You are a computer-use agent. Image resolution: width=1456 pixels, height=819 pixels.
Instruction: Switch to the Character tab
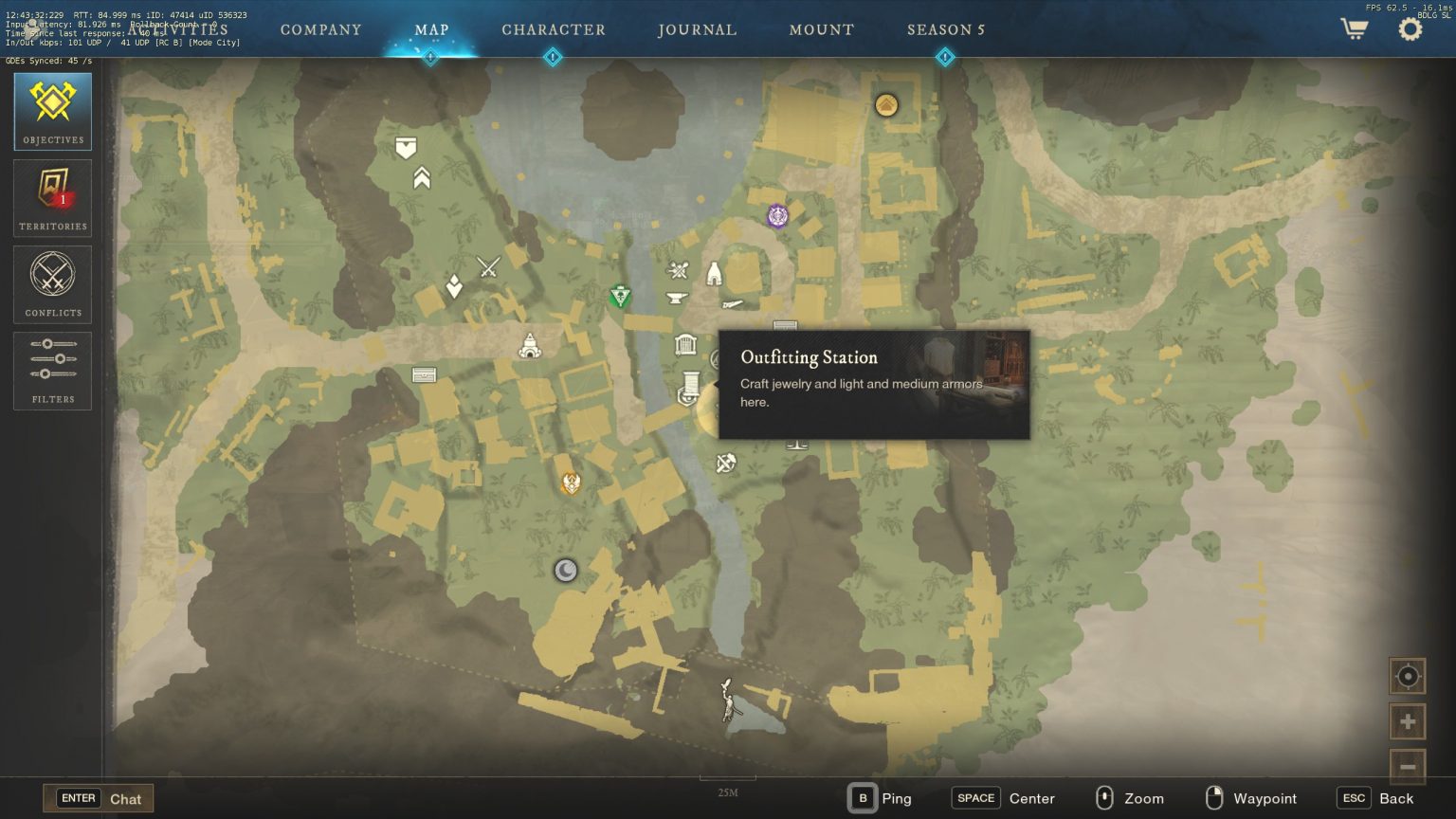pos(553,29)
